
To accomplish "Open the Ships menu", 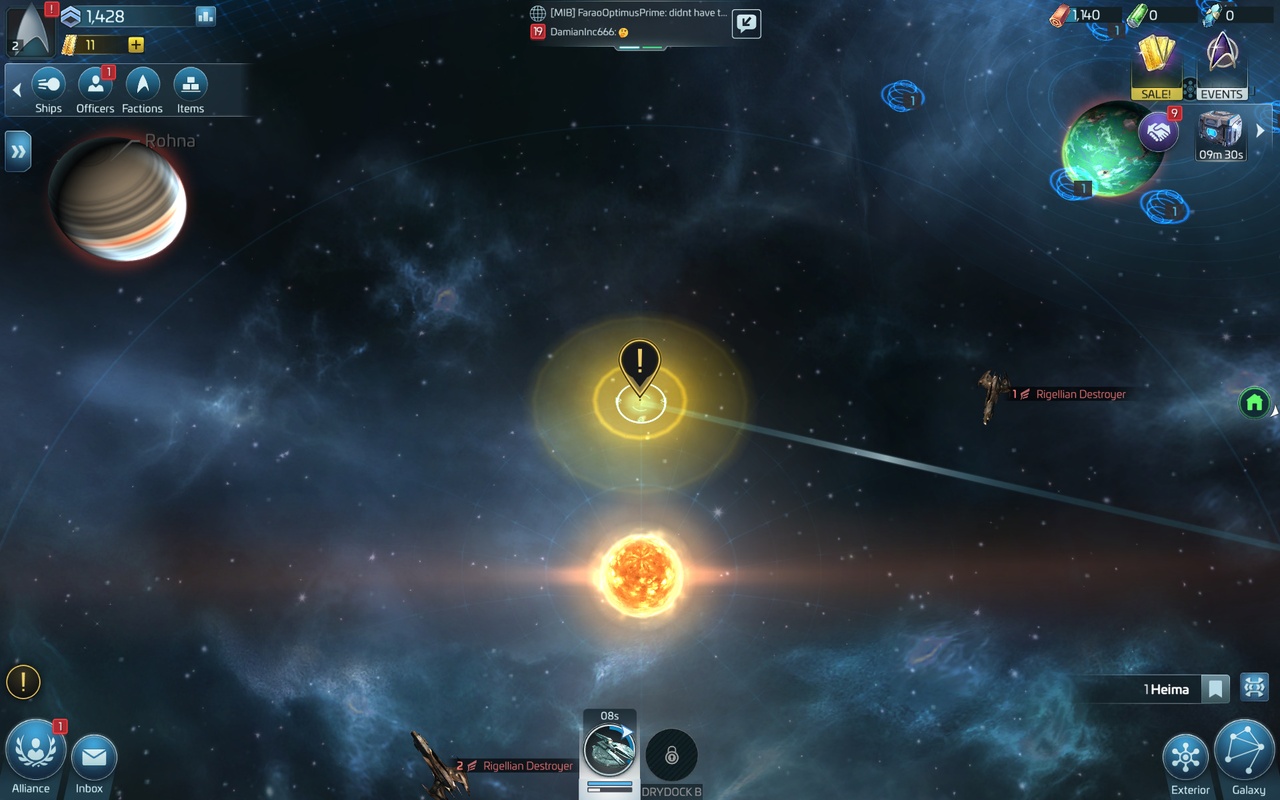I will 48,89.
